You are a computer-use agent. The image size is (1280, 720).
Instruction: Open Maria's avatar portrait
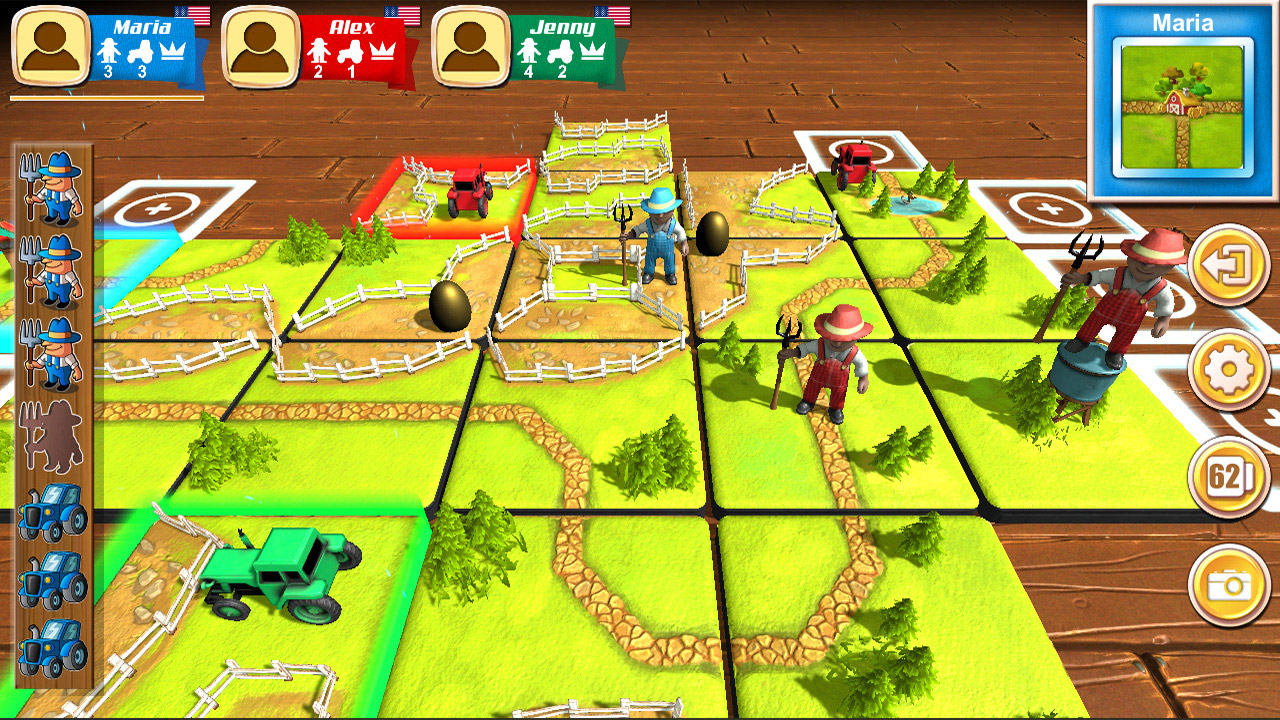tap(50, 45)
